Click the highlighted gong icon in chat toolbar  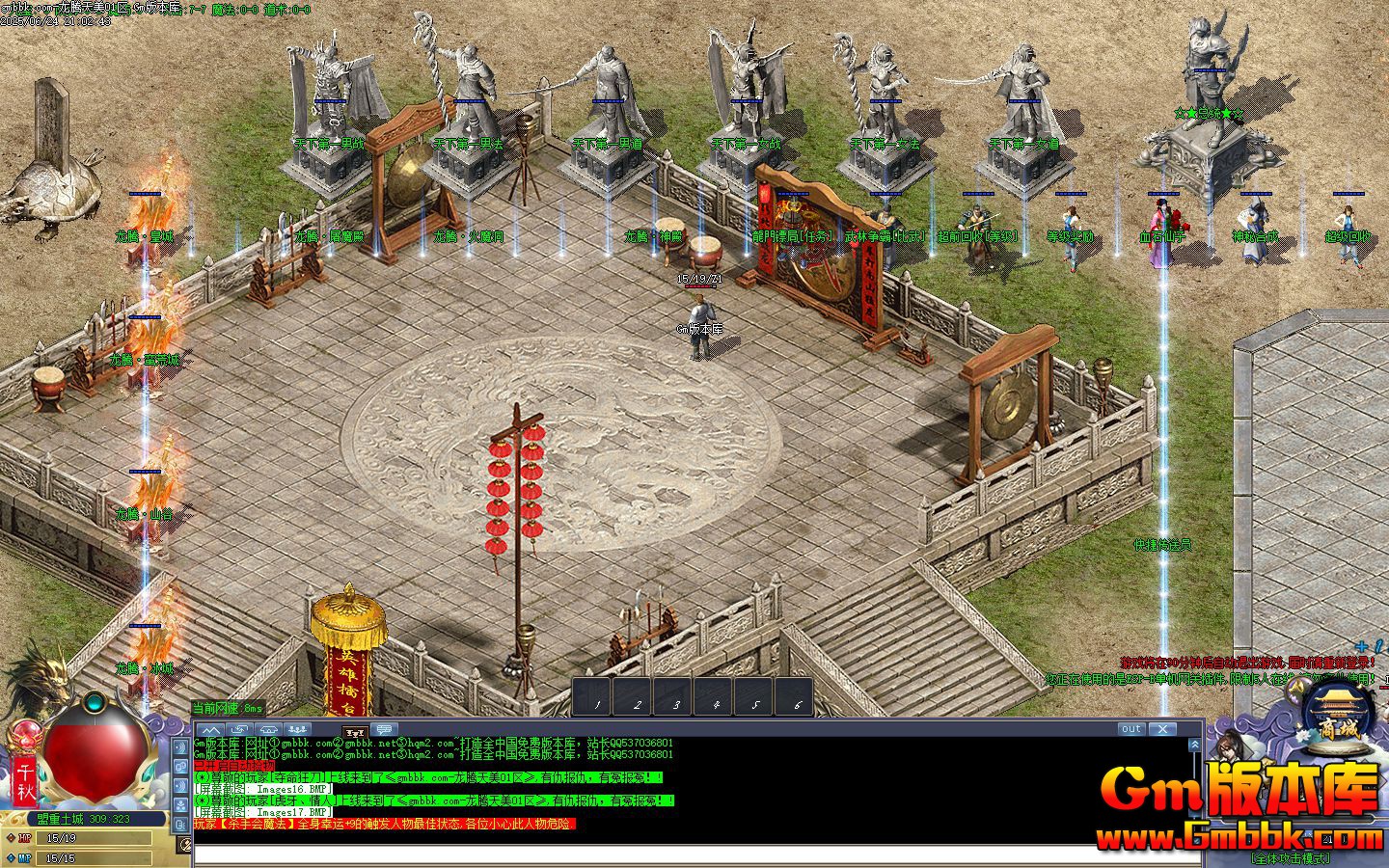(x=355, y=731)
